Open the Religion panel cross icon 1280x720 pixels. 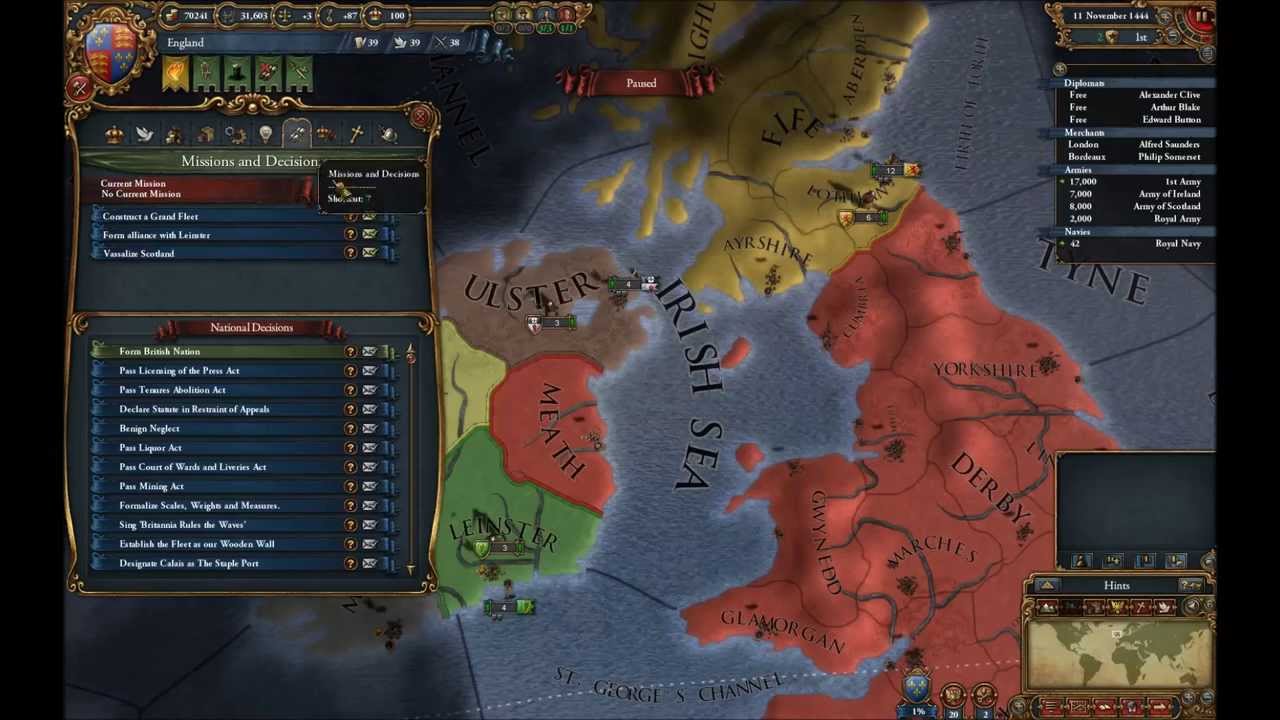click(355, 135)
